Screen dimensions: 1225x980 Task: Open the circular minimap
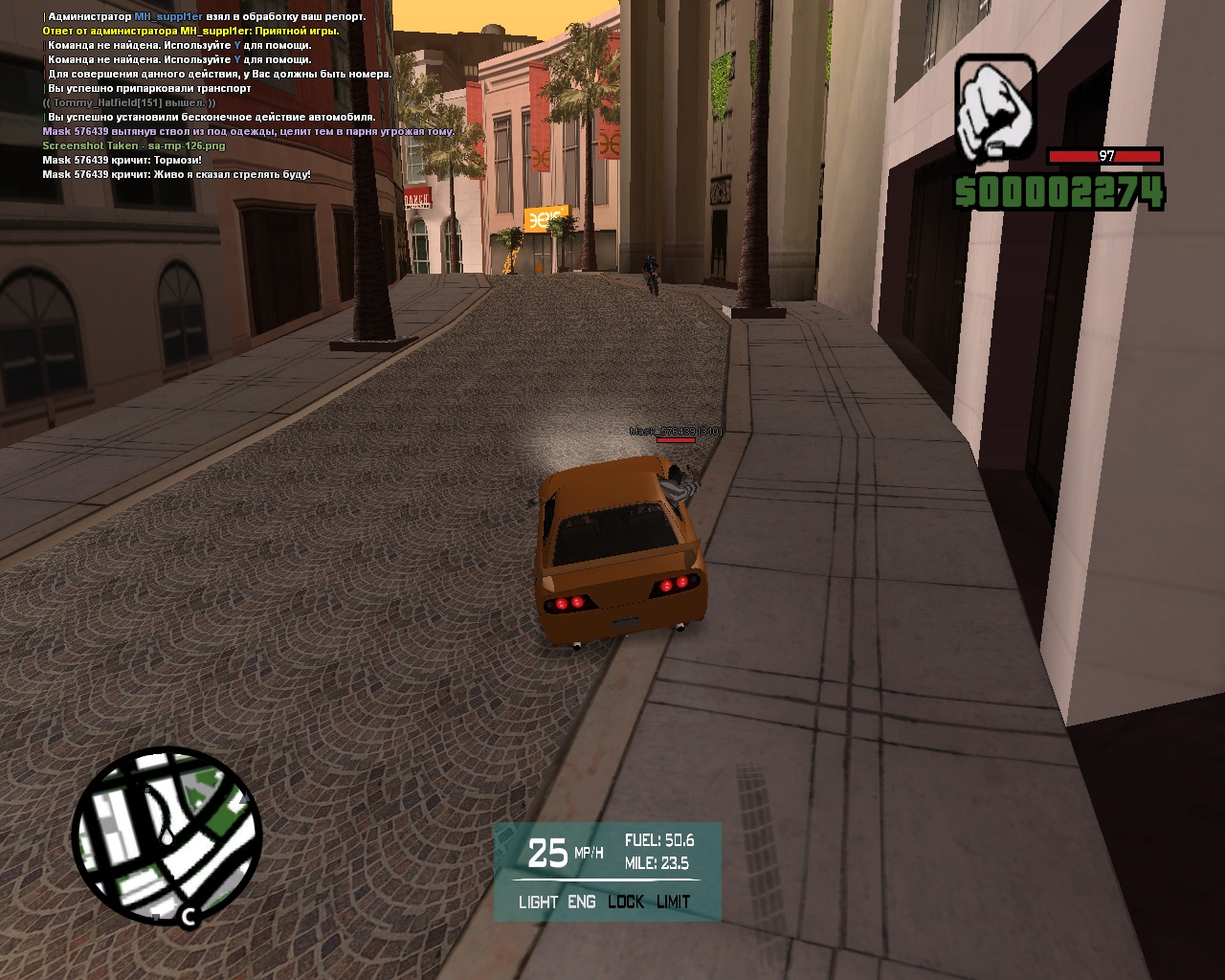point(167,835)
